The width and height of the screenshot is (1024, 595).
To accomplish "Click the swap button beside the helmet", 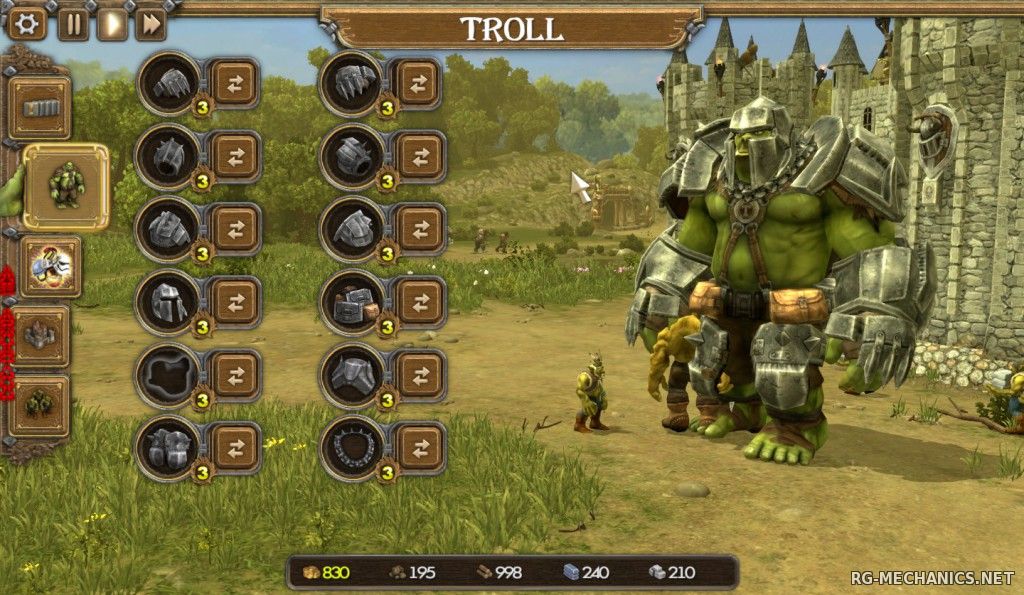I will click(235, 301).
